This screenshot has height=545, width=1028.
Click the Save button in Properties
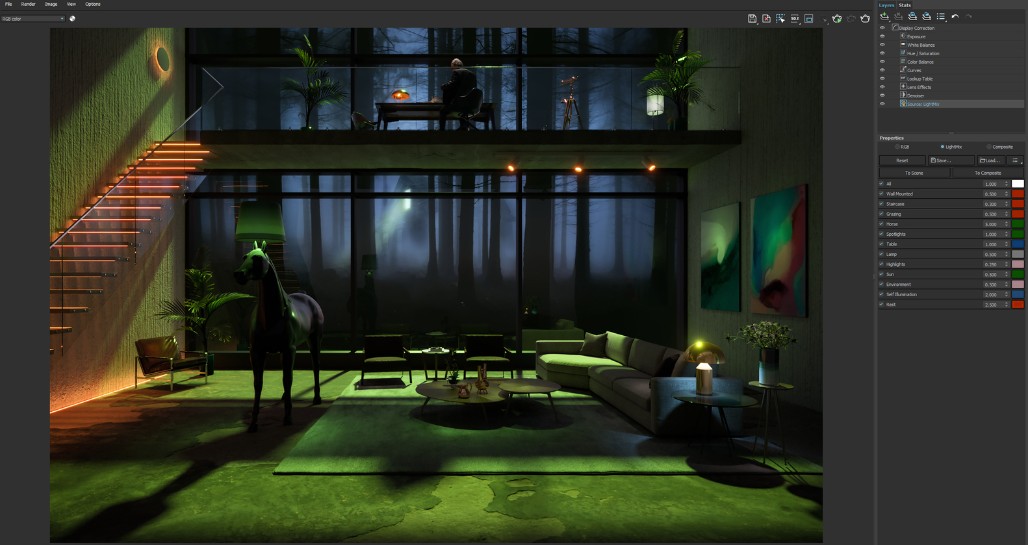[950, 160]
